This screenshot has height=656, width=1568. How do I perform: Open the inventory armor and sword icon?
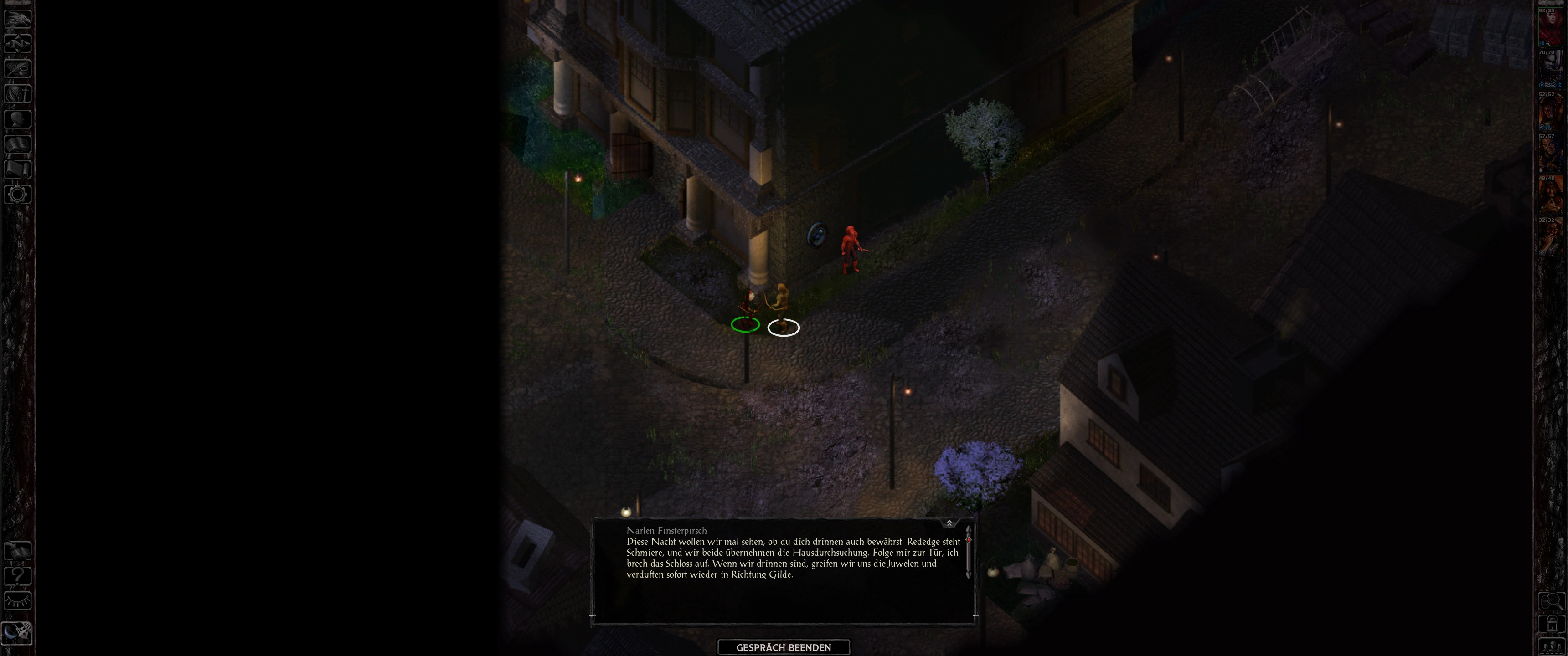coord(18,94)
